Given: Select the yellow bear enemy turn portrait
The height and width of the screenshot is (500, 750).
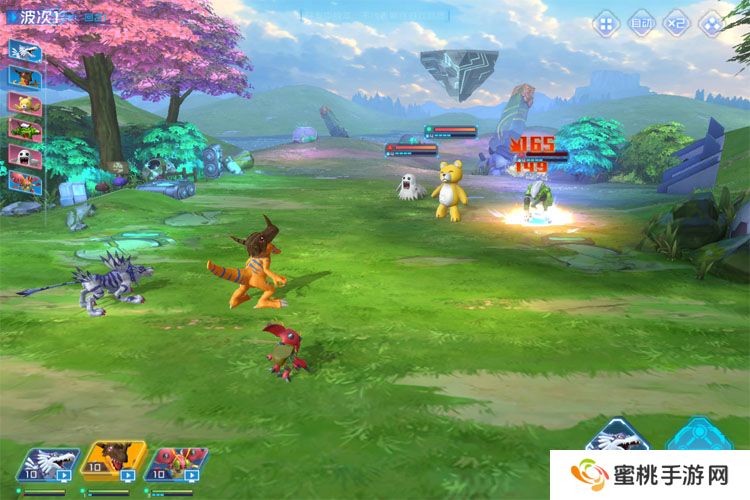Looking at the screenshot, I should (25, 102).
